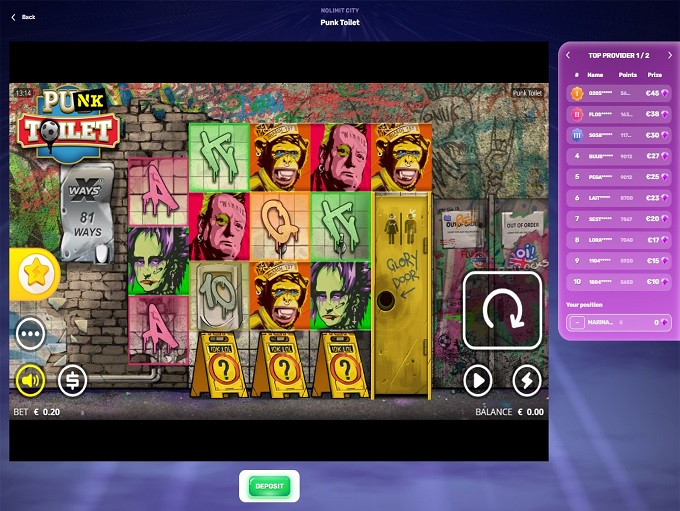Mute the game sound via the speaker icon

[30, 380]
